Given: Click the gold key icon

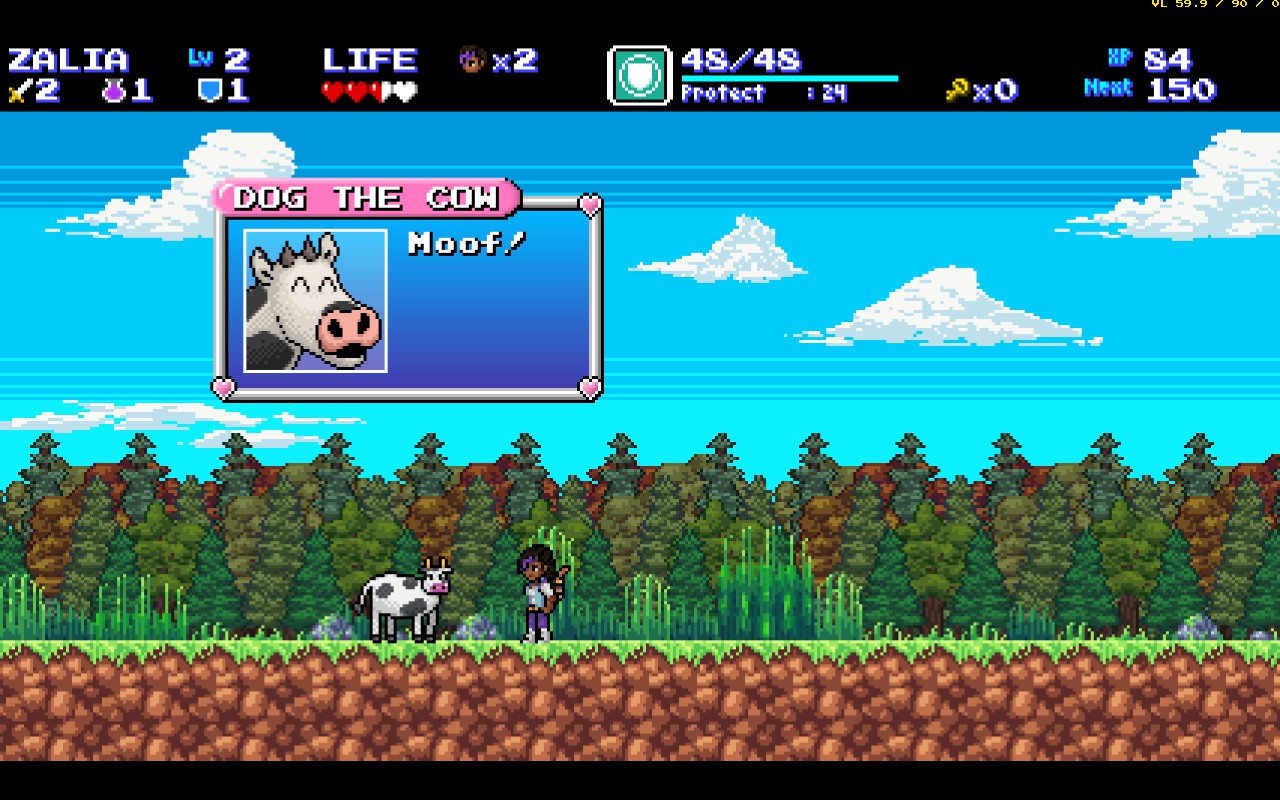Looking at the screenshot, I should [957, 91].
